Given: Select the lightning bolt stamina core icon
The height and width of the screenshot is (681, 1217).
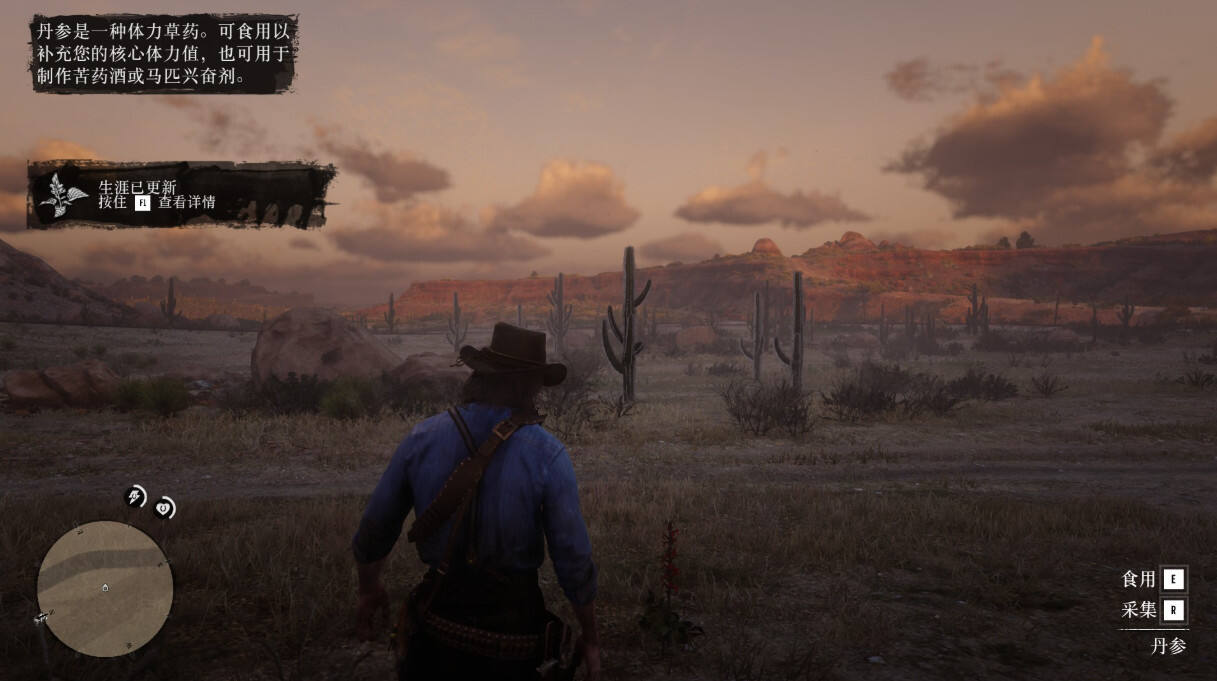Looking at the screenshot, I should coord(135,496).
